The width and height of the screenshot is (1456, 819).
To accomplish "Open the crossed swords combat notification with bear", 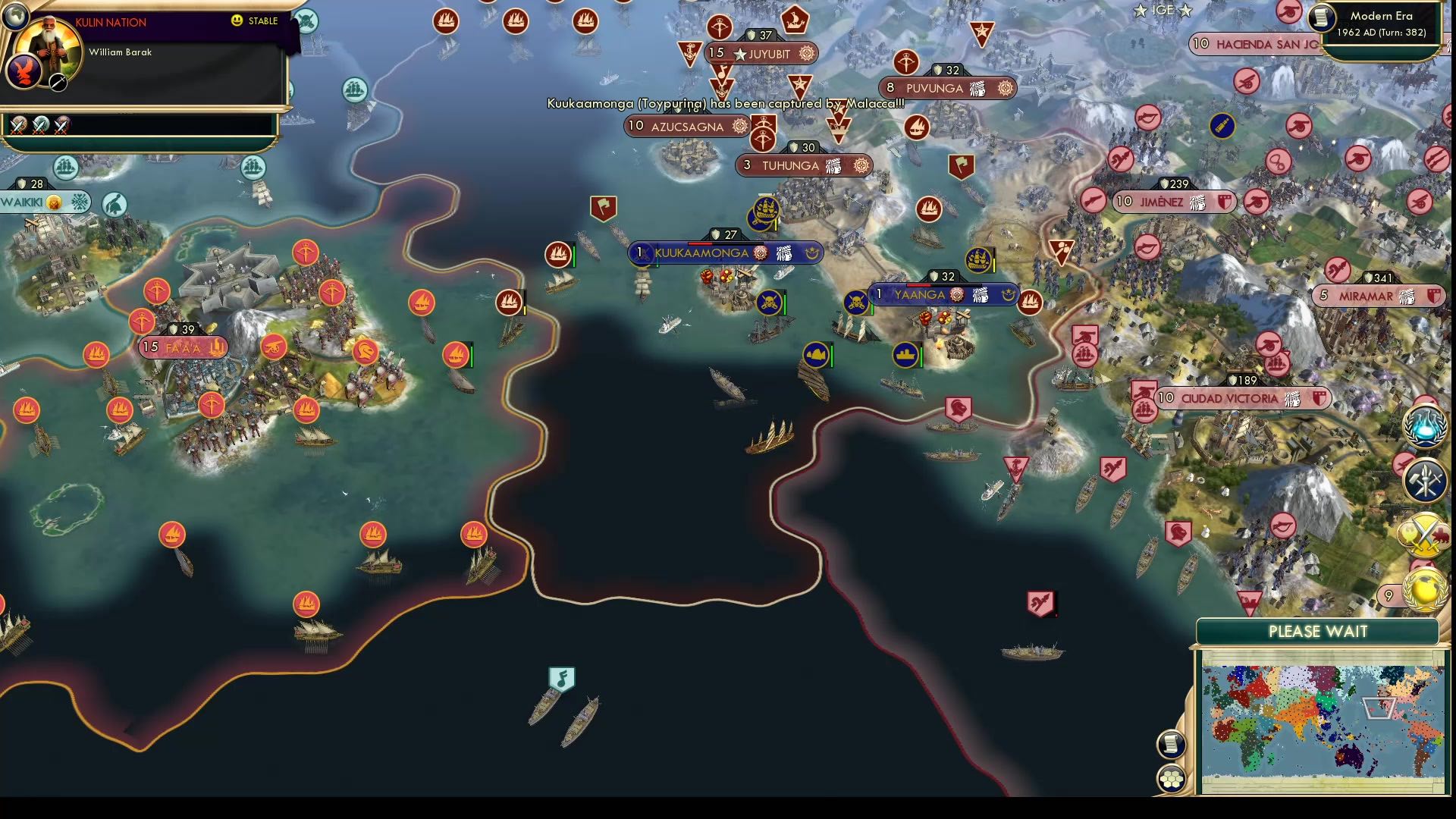I will 1423,535.
